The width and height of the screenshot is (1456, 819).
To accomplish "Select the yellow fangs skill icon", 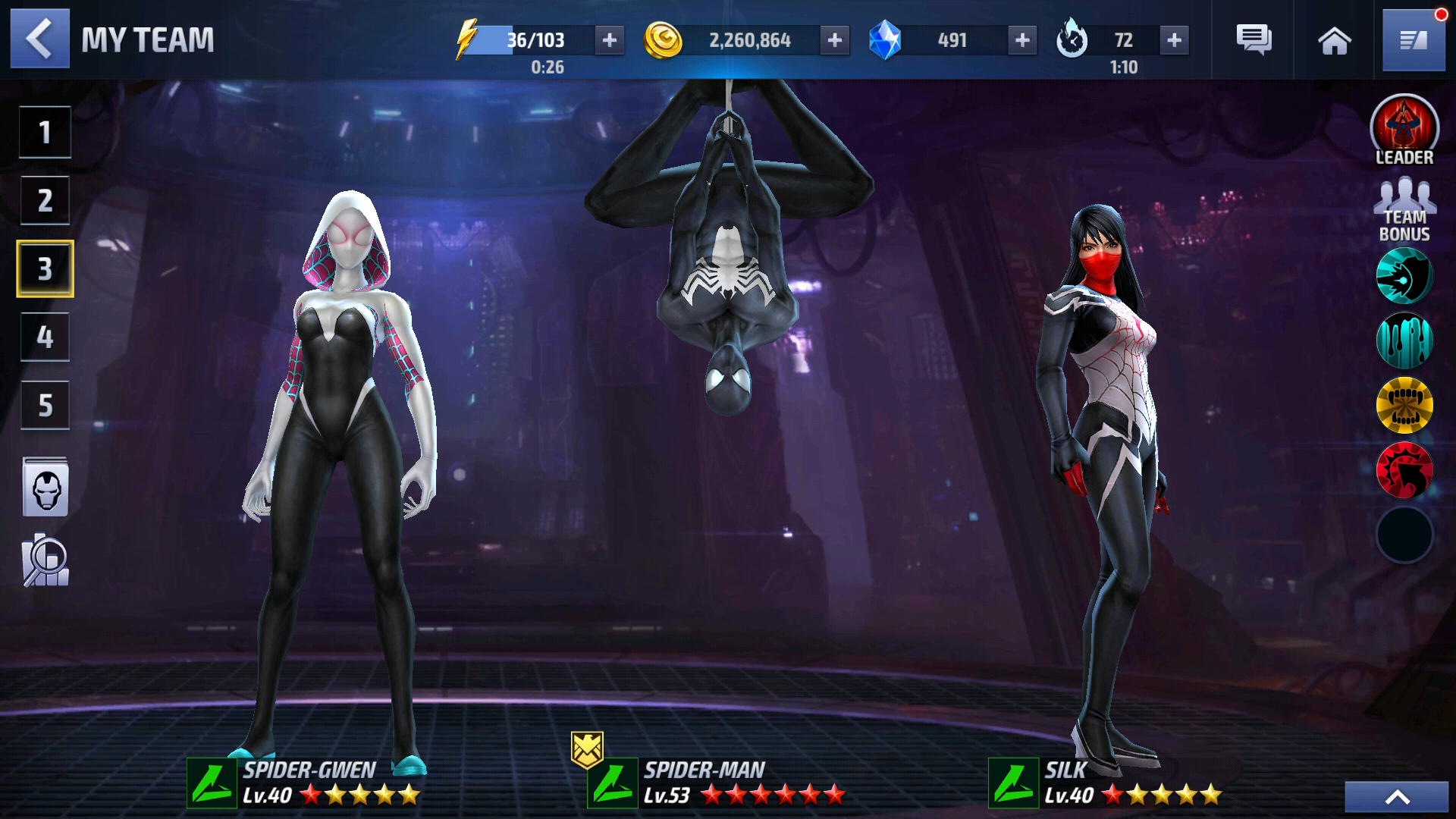I will click(x=1404, y=406).
